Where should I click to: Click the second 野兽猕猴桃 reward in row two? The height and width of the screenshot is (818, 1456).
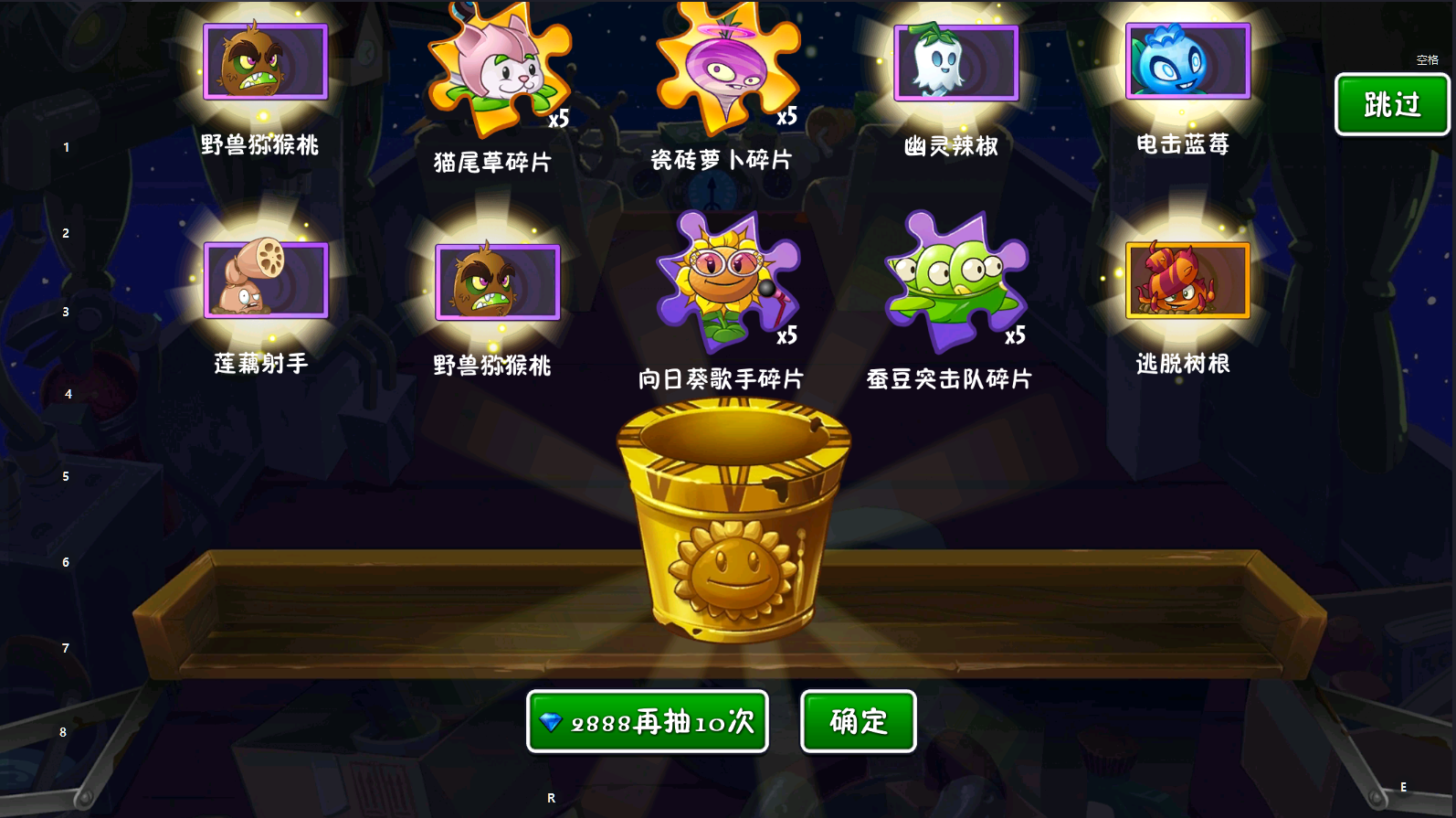click(x=496, y=282)
